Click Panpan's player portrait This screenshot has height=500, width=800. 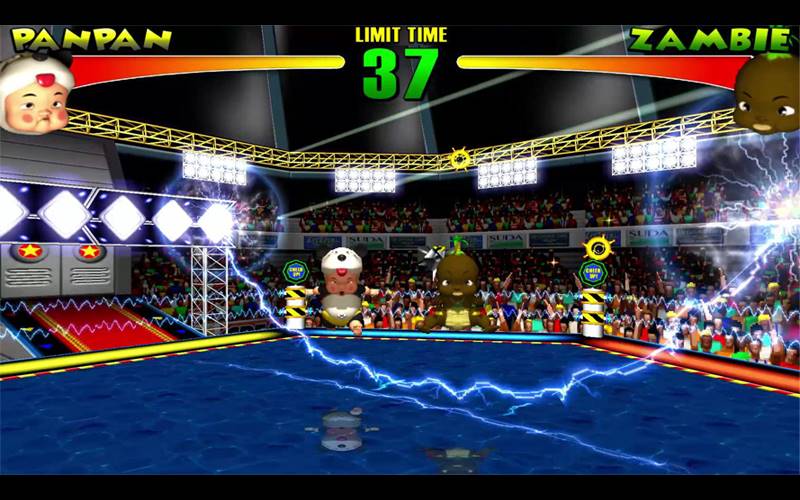point(36,95)
